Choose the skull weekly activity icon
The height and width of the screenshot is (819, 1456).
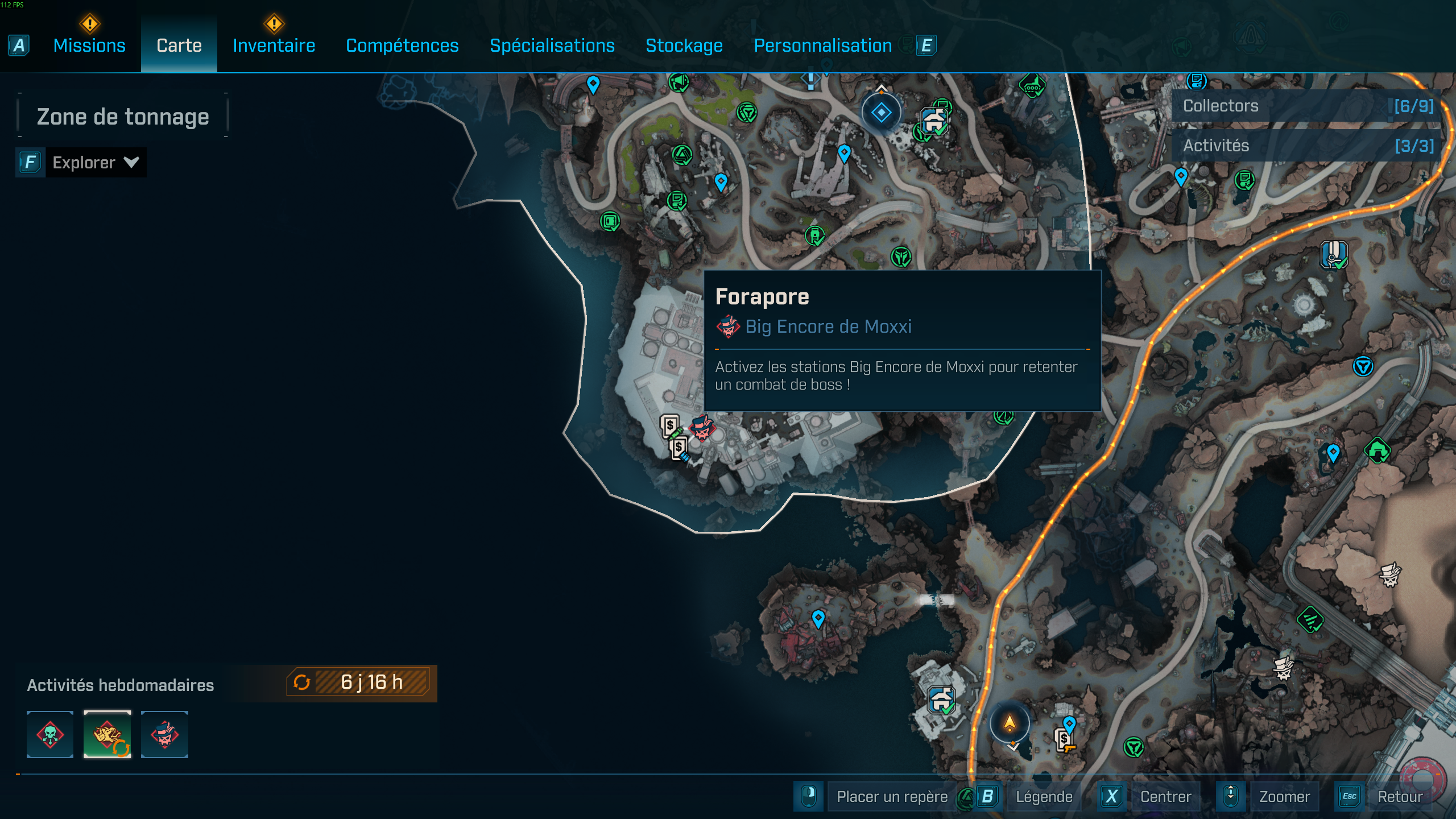click(x=50, y=734)
